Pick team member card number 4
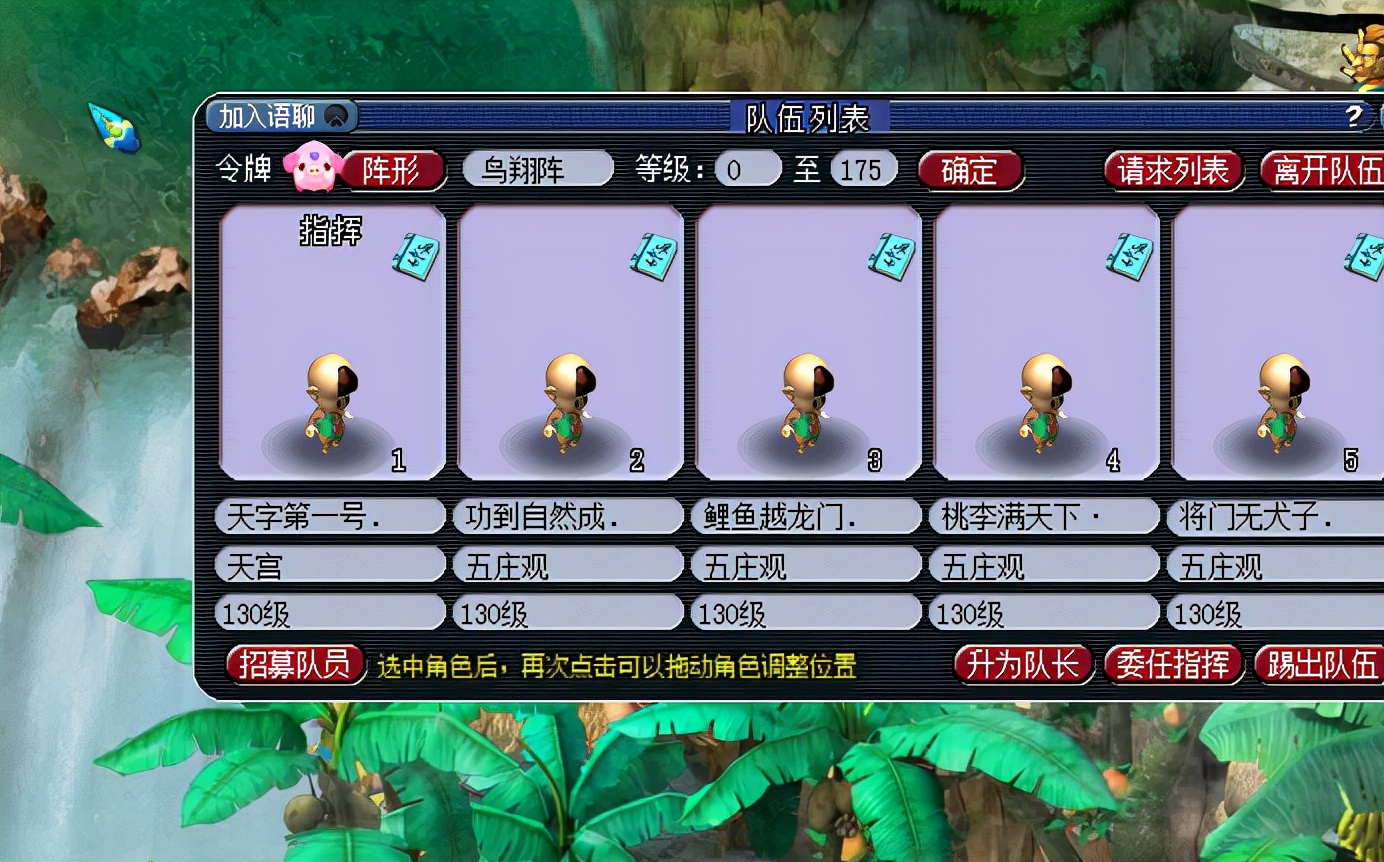This screenshot has height=862, width=1384. tap(1046, 342)
